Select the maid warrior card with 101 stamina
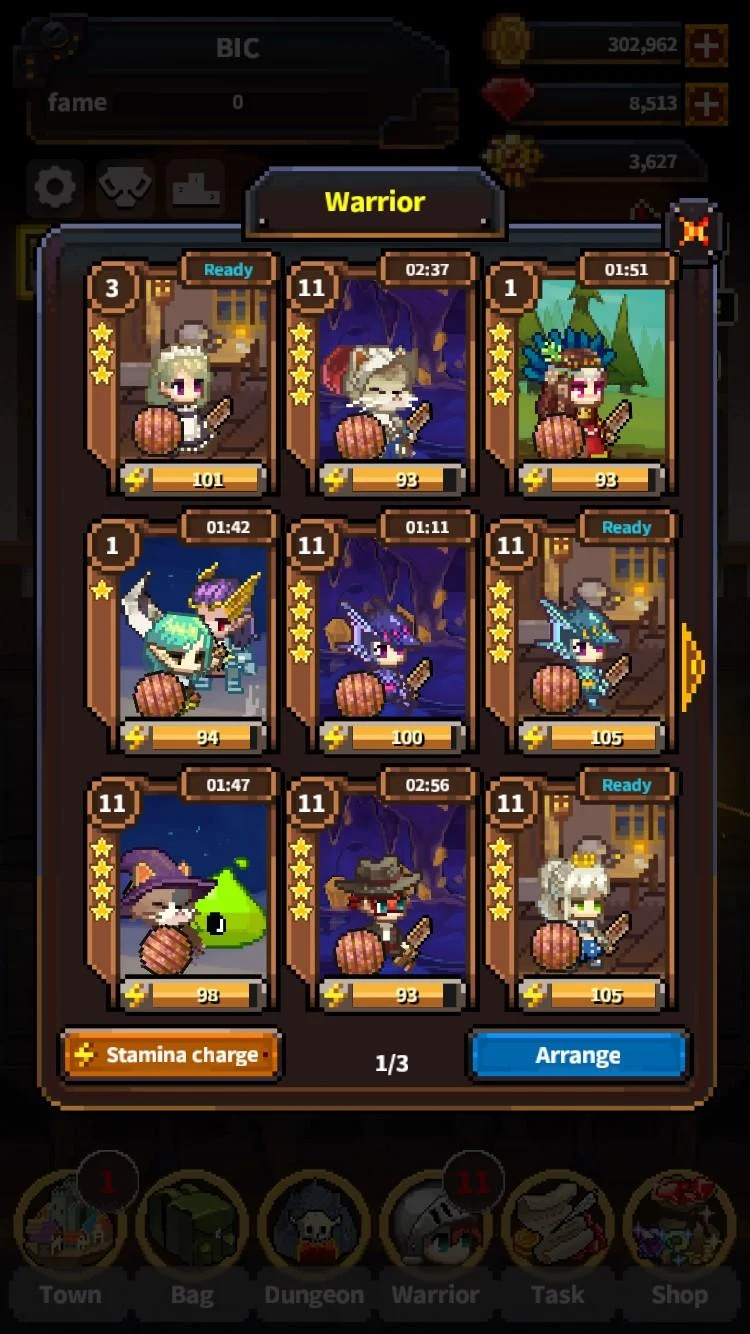Screen dimensions: 750x1334 [x=181, y=376]
